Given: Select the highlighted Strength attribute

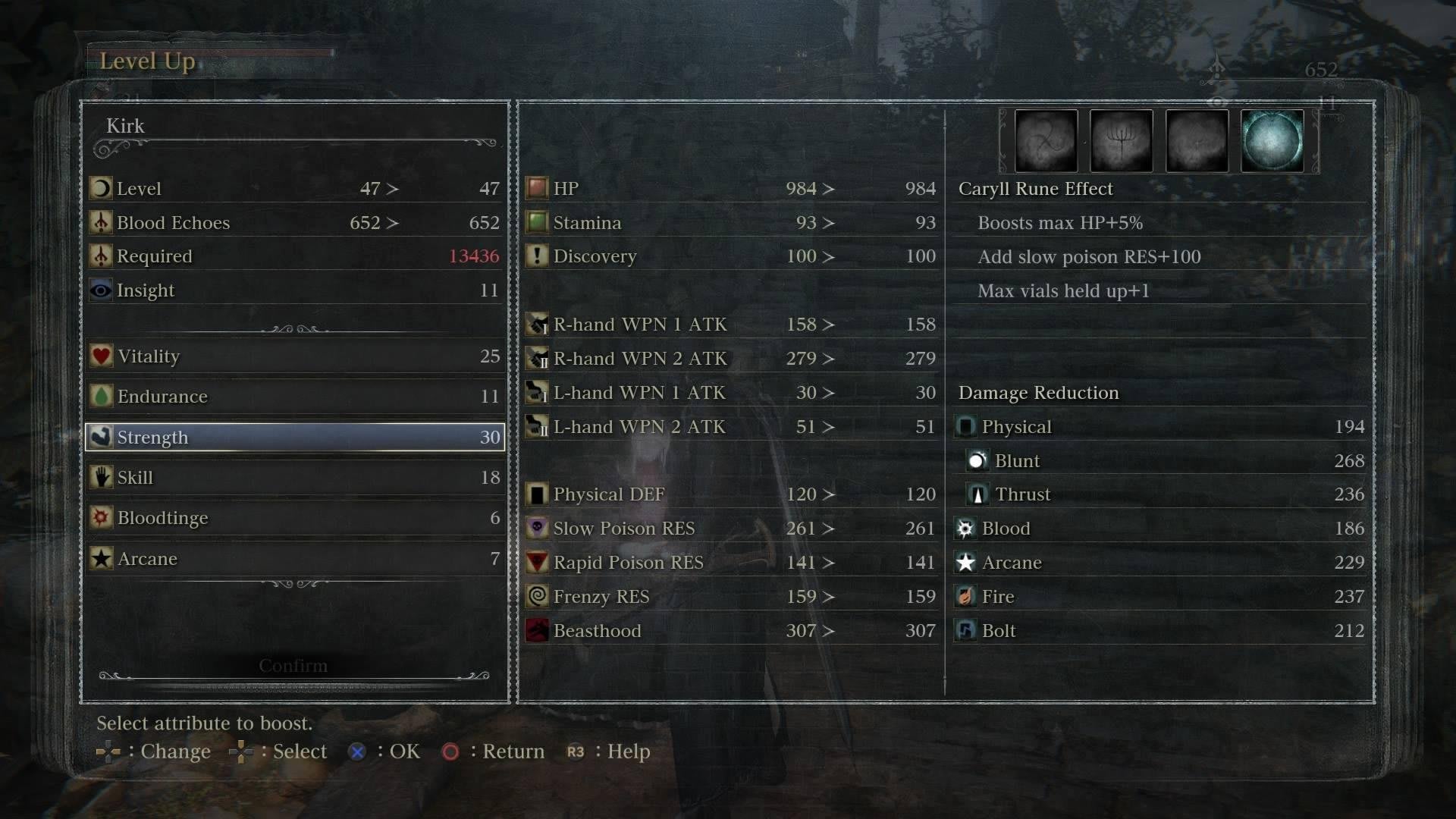Looking at the screenshot, I should click(294, 438).
